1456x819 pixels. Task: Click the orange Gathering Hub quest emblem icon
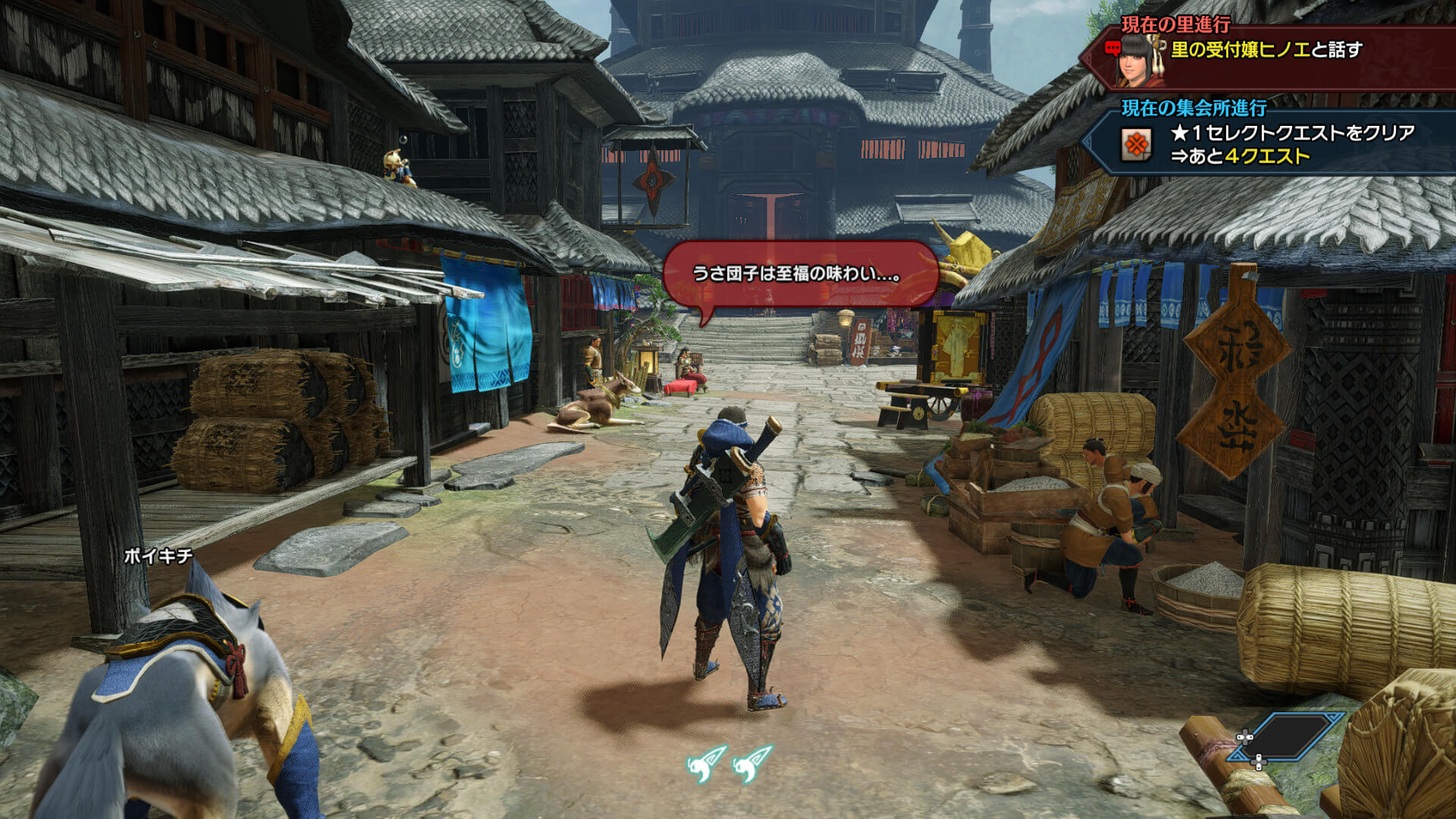click(1135, 144)
